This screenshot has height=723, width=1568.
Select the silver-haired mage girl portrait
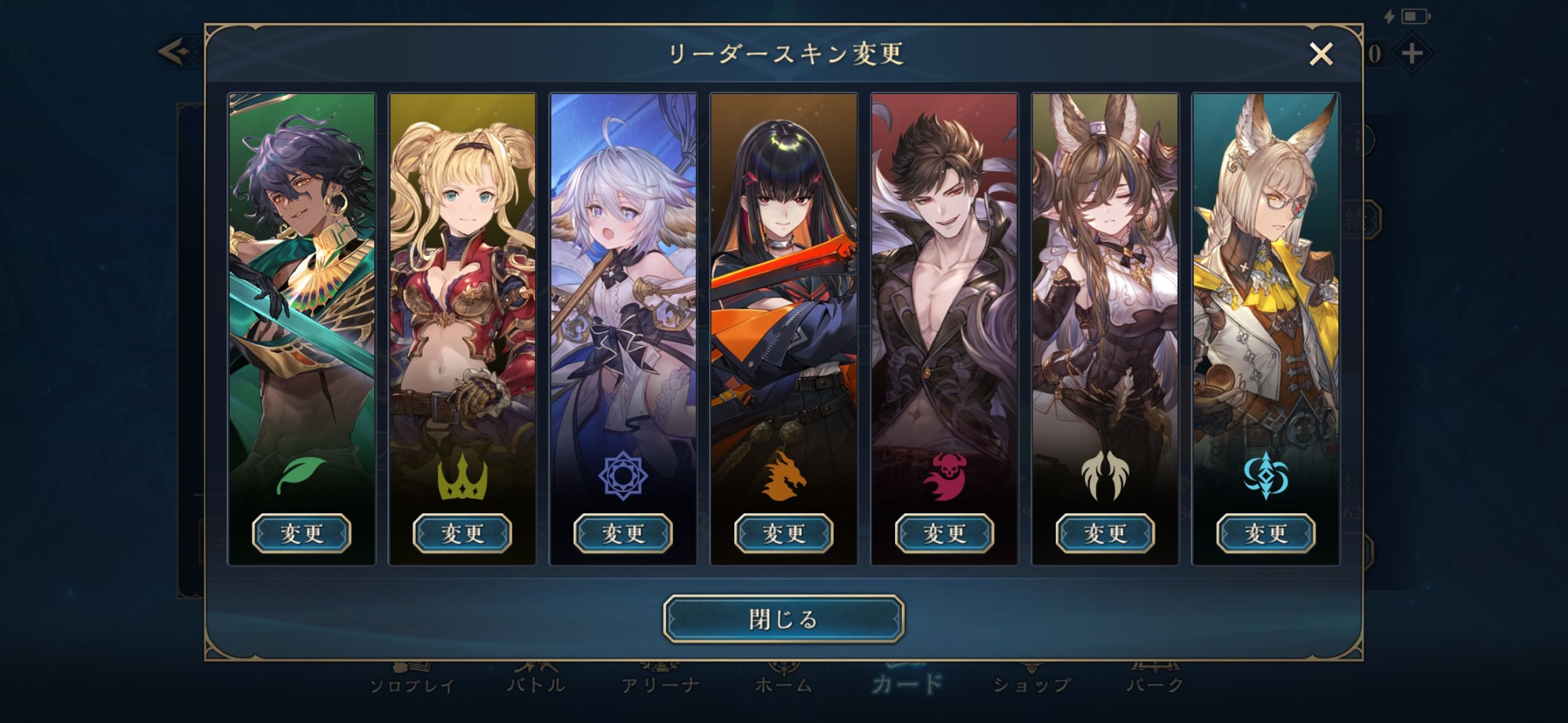coord(623,276)
